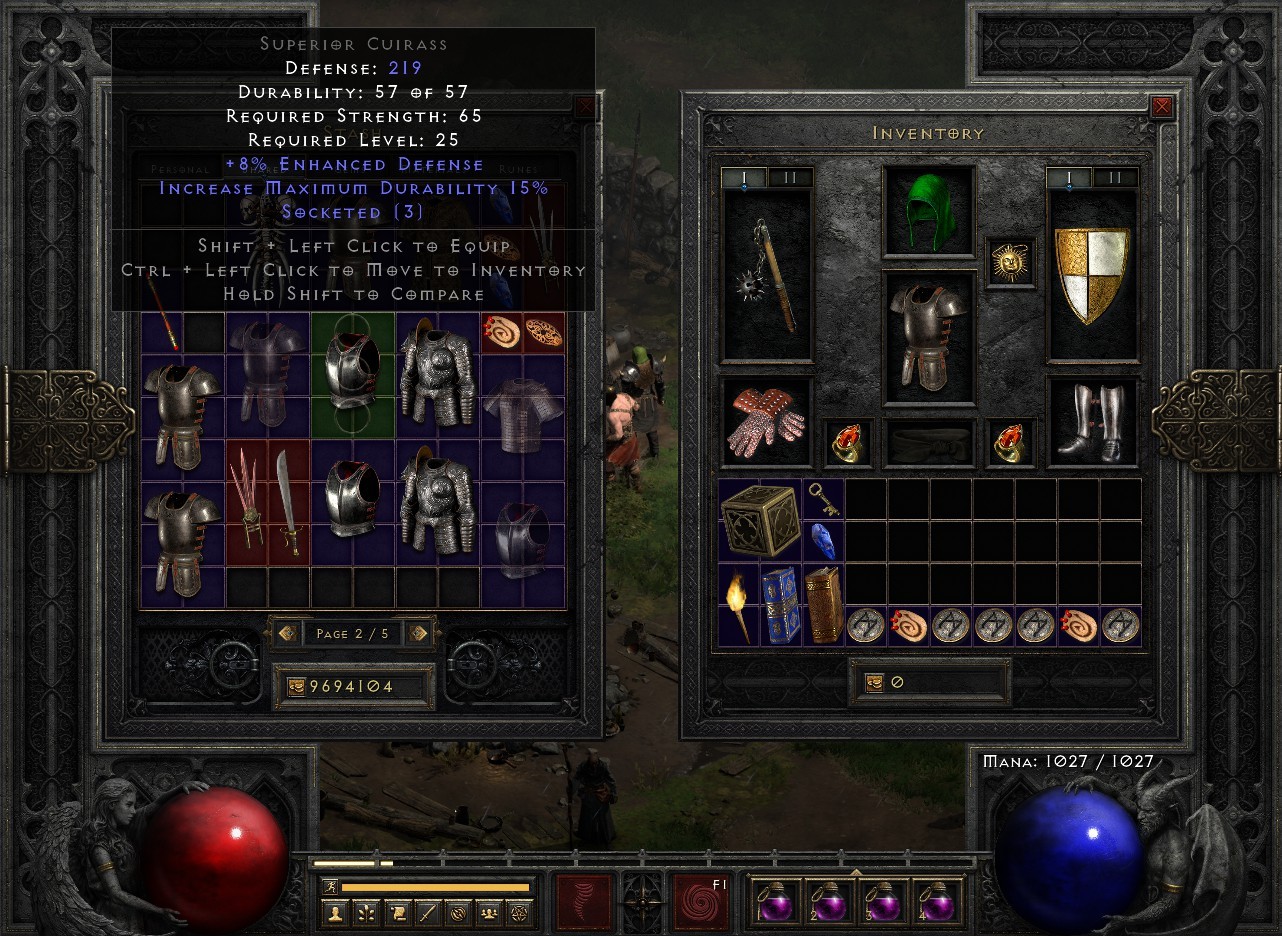The width and height of the screenshot is (1282, 936).
Task: Click the yellow stamina bar
Action: 435,885
